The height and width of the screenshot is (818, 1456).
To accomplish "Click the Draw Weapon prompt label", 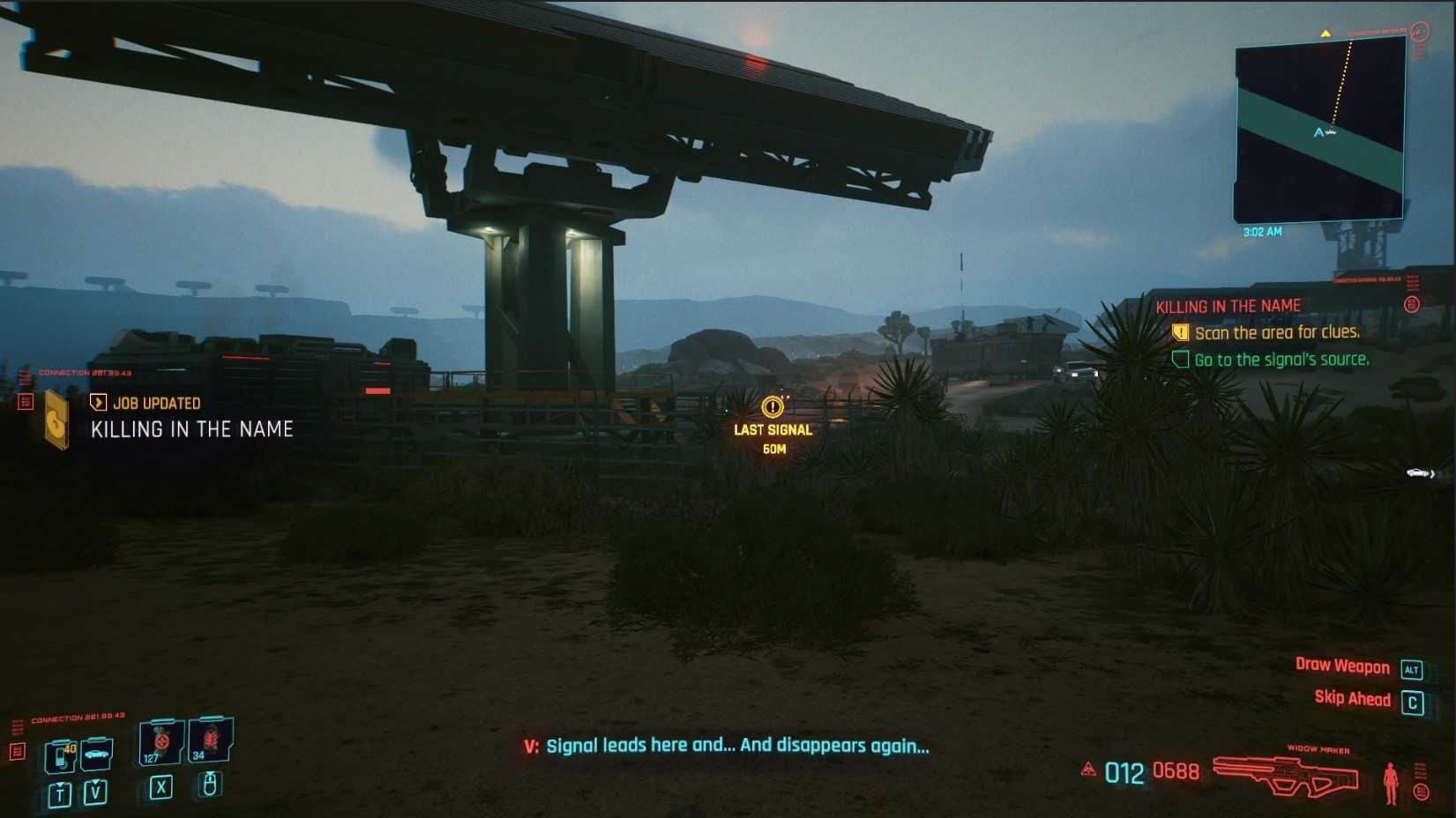I will click(1341, 666).
